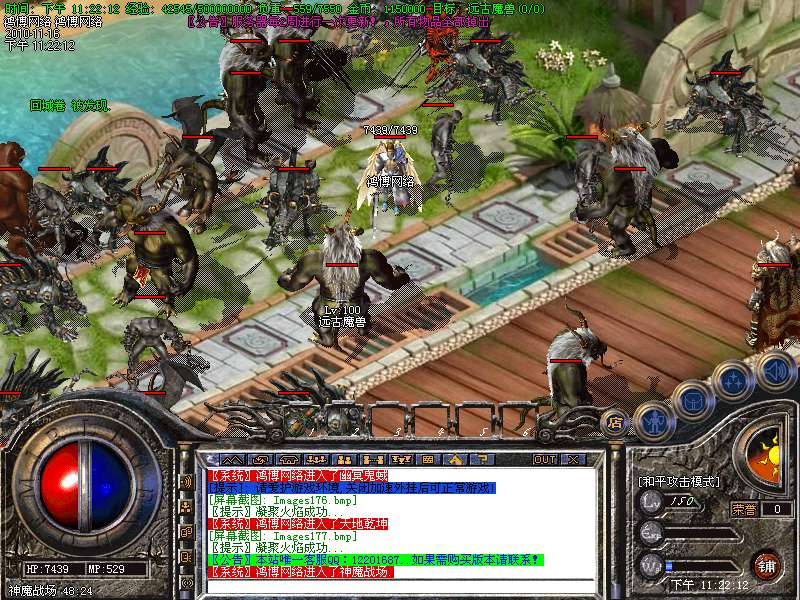
Task: Open the shop via gold 店 button
Action: tap(616, 422)
